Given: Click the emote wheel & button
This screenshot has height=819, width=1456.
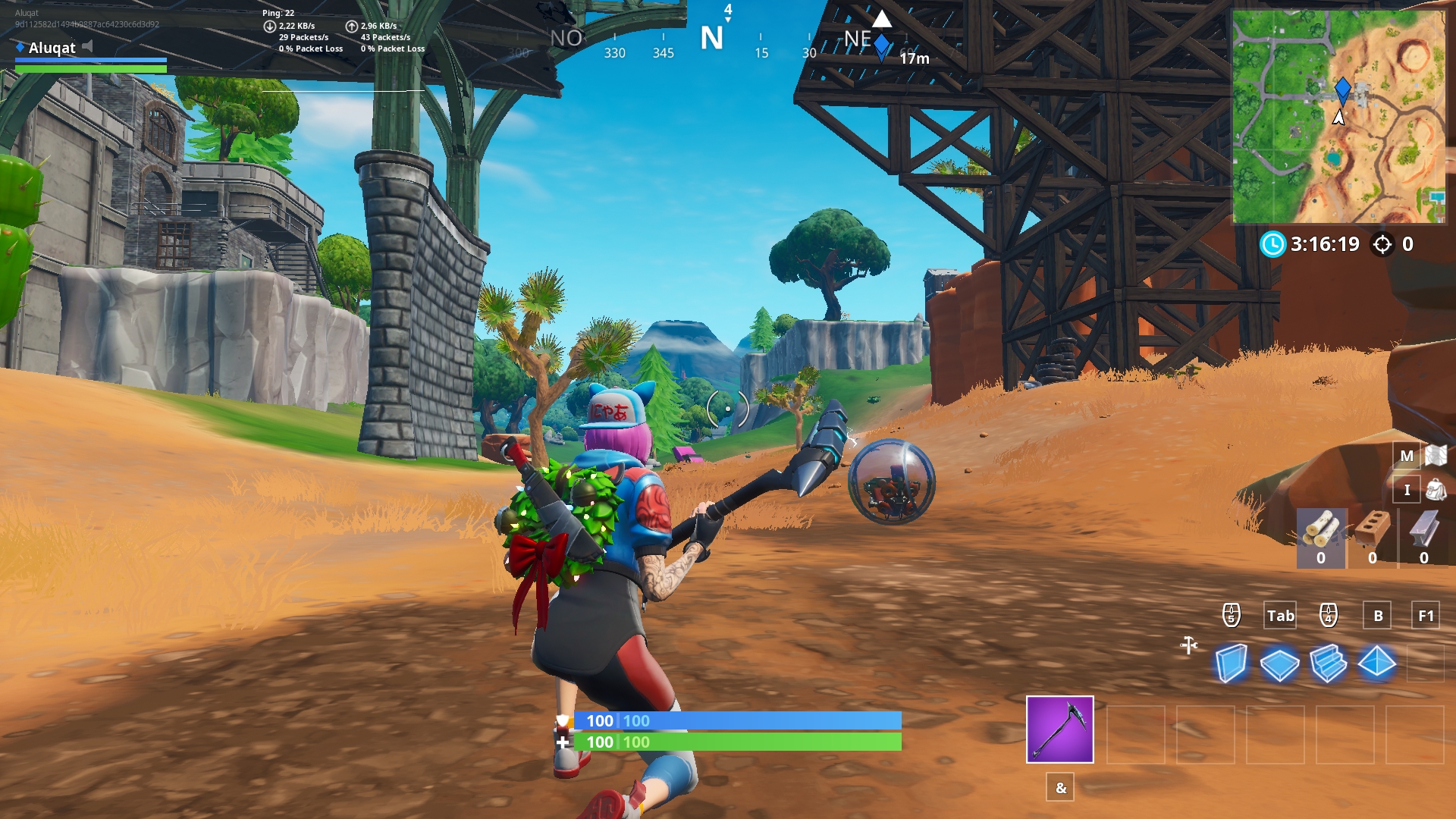Looking at the screenshot, I should 1059,787.
